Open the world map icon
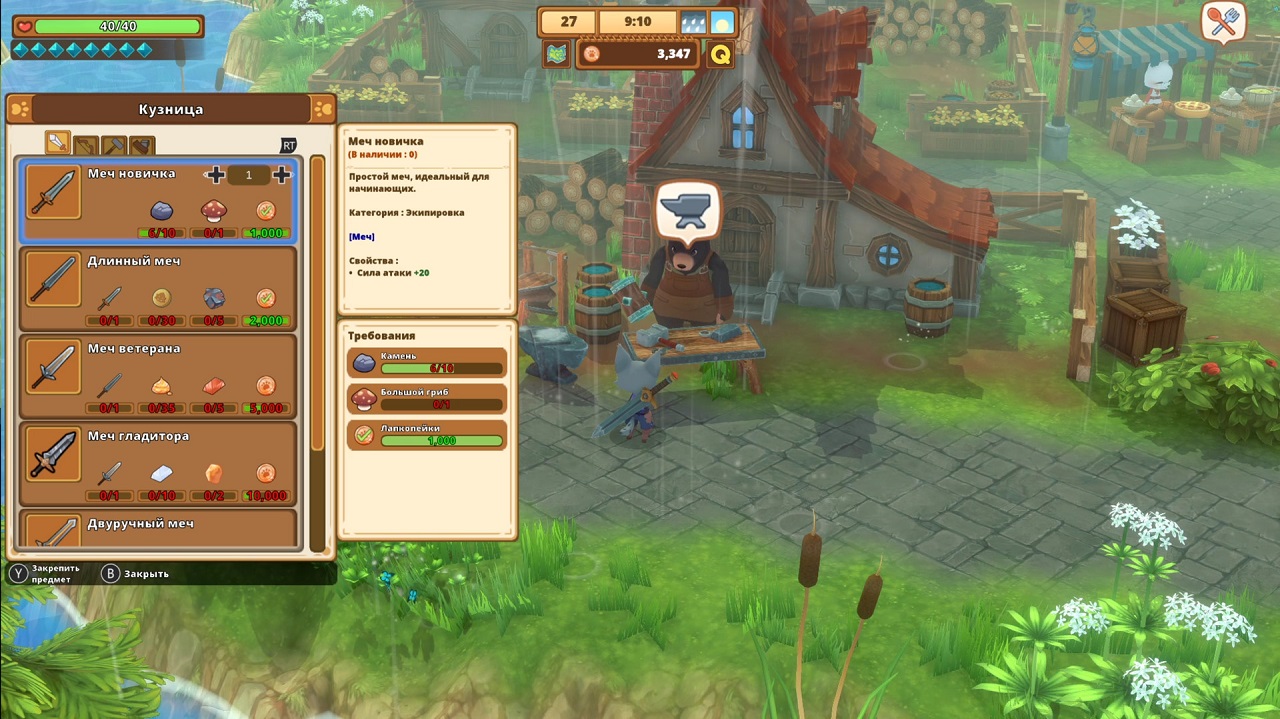Image resolution: width=1280 pixels, height=719 pixels. coord(557,54)
